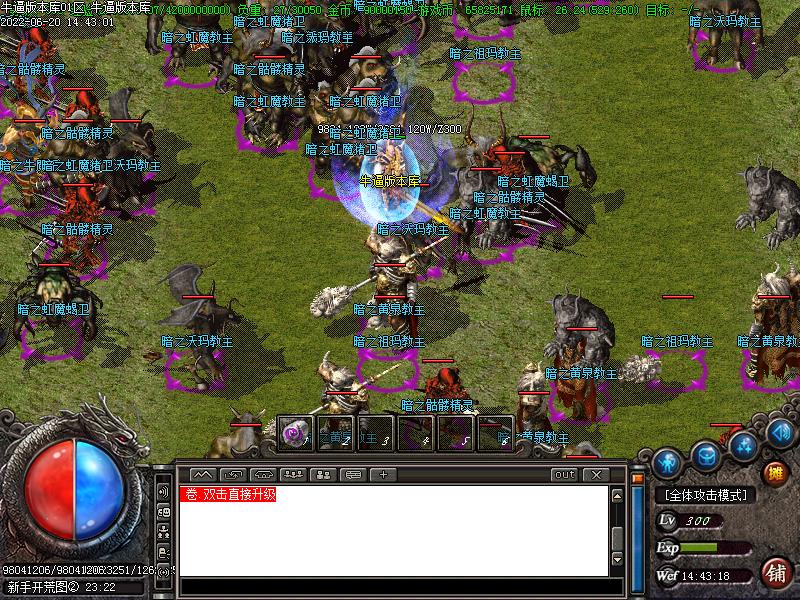The height and width of the screenshot is (600, 800).
Task: Switch the 全体攻击模式 attack mode
Action: [x=705, y=495]
